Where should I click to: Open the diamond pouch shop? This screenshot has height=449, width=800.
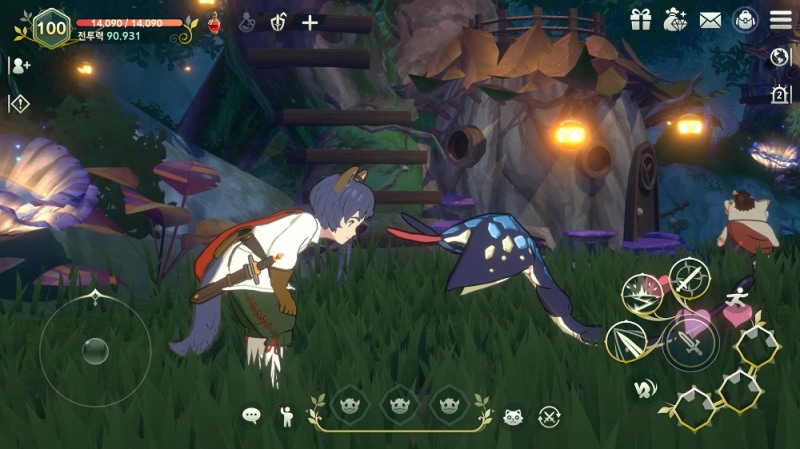point(676,19)
